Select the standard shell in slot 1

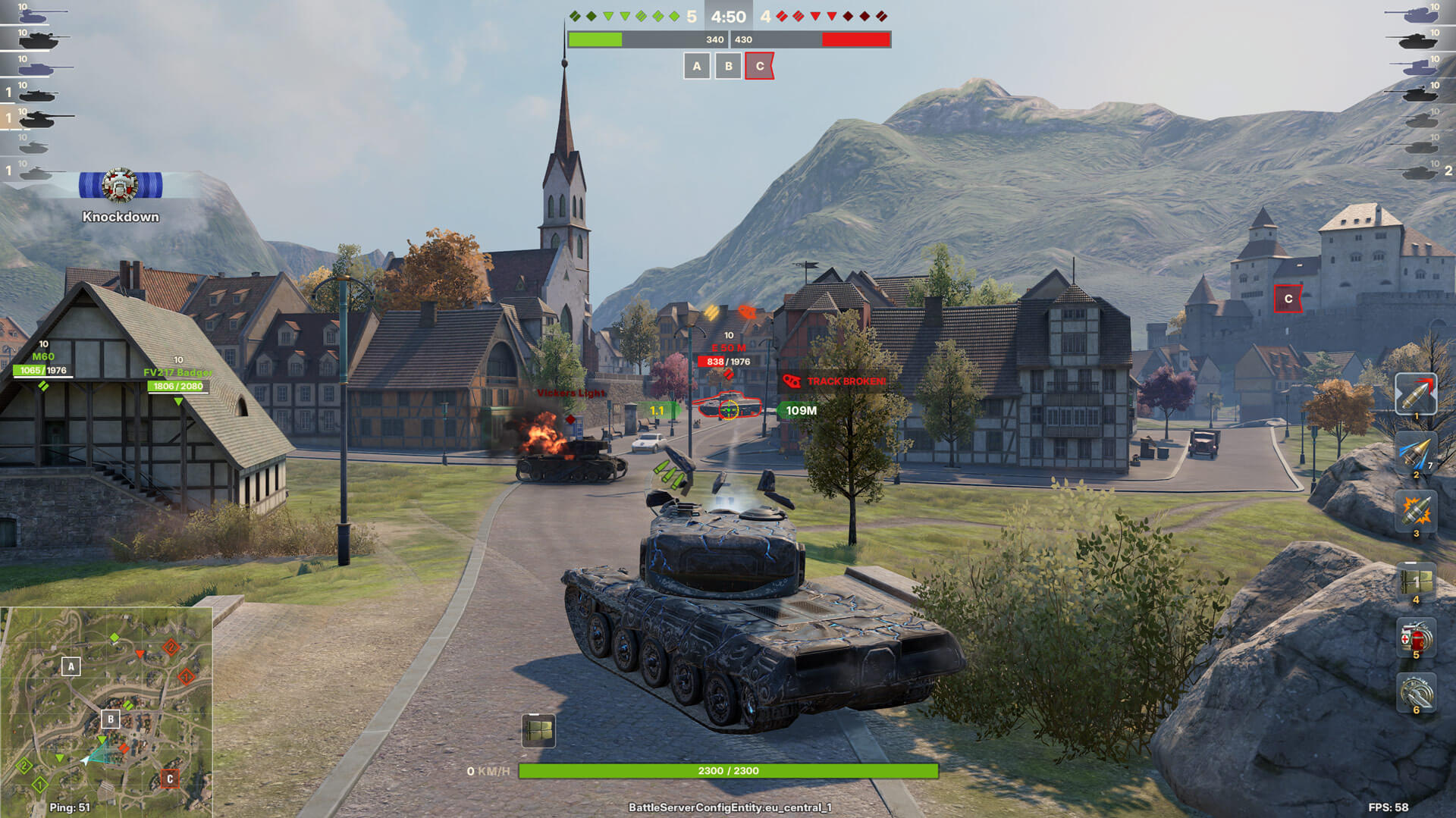click(1415, 393)
